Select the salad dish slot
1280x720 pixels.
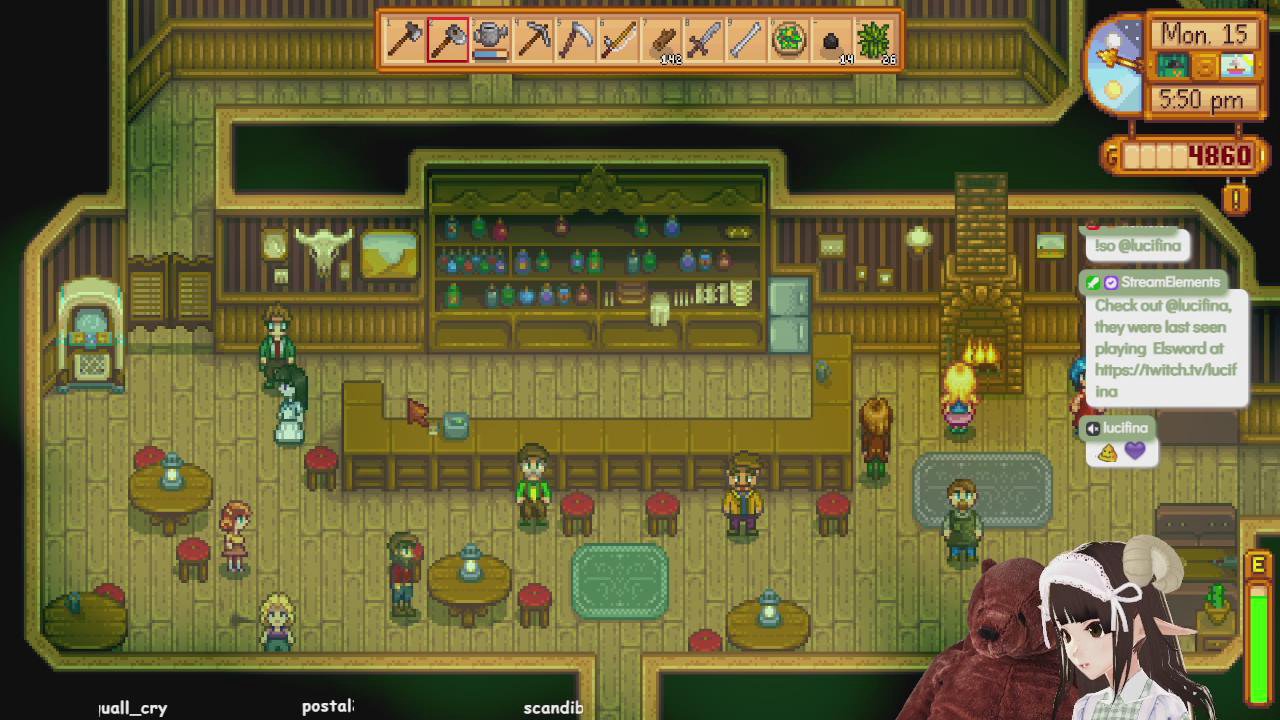(x=790, y=41)
